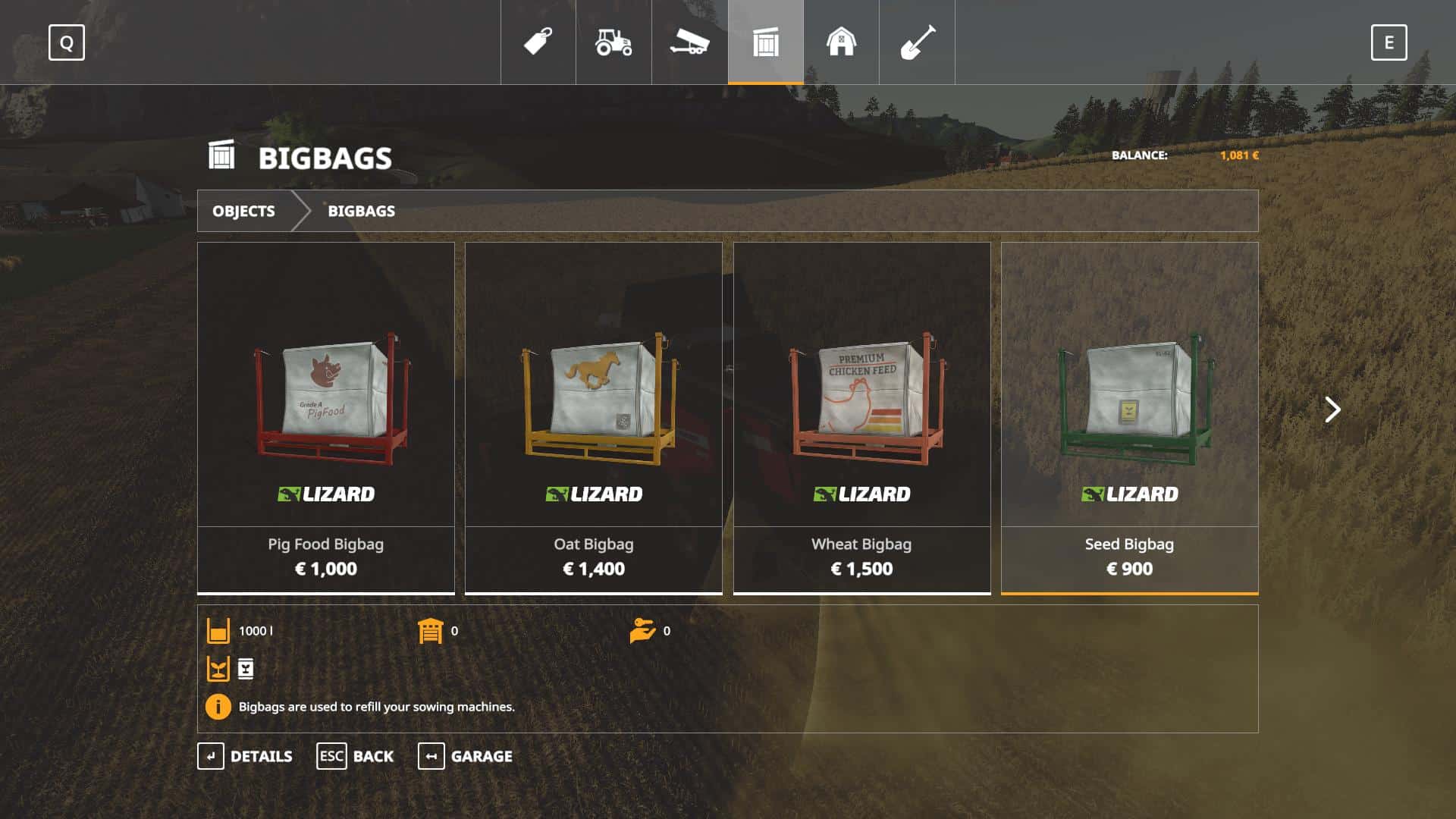Choose the Oat Bigbag for €1,400
The image size is (1456, 819).
pyautogui.click(x=594, y=417)
